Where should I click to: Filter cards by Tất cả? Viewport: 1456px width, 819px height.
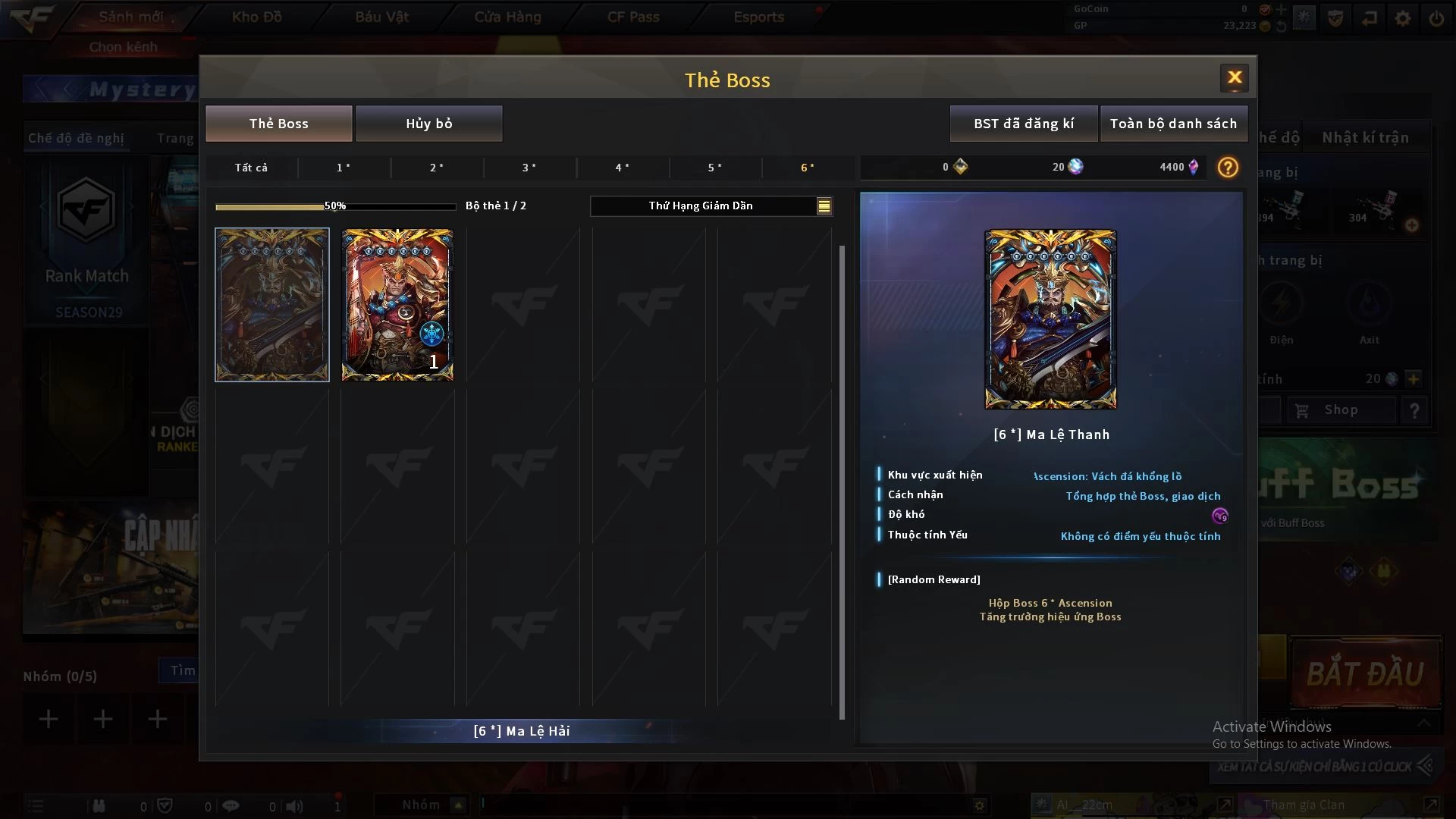coord(251,168)
